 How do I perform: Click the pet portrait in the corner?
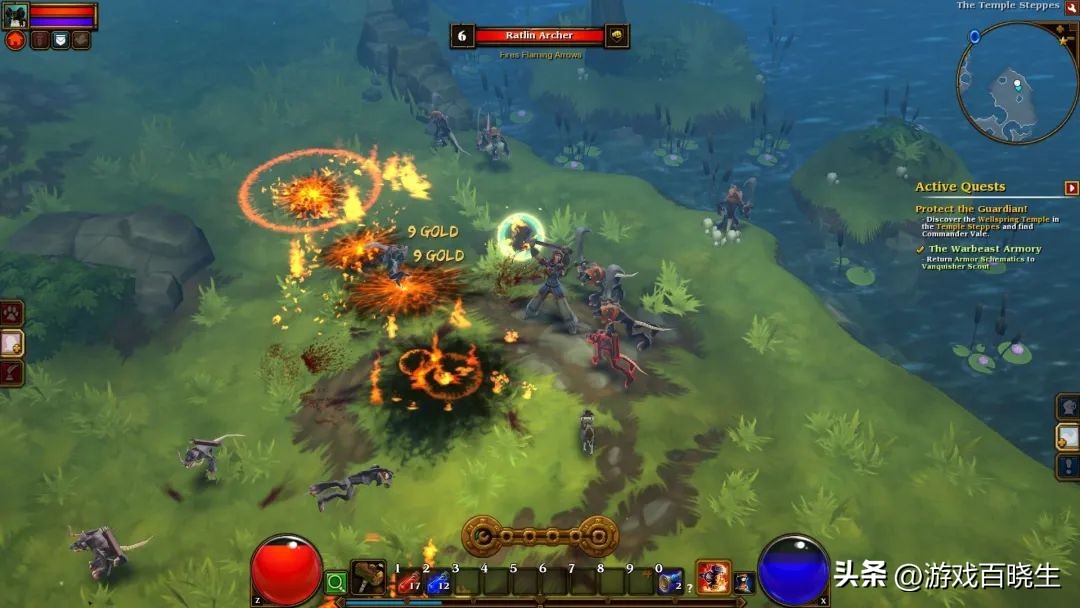tap(14, 17)
